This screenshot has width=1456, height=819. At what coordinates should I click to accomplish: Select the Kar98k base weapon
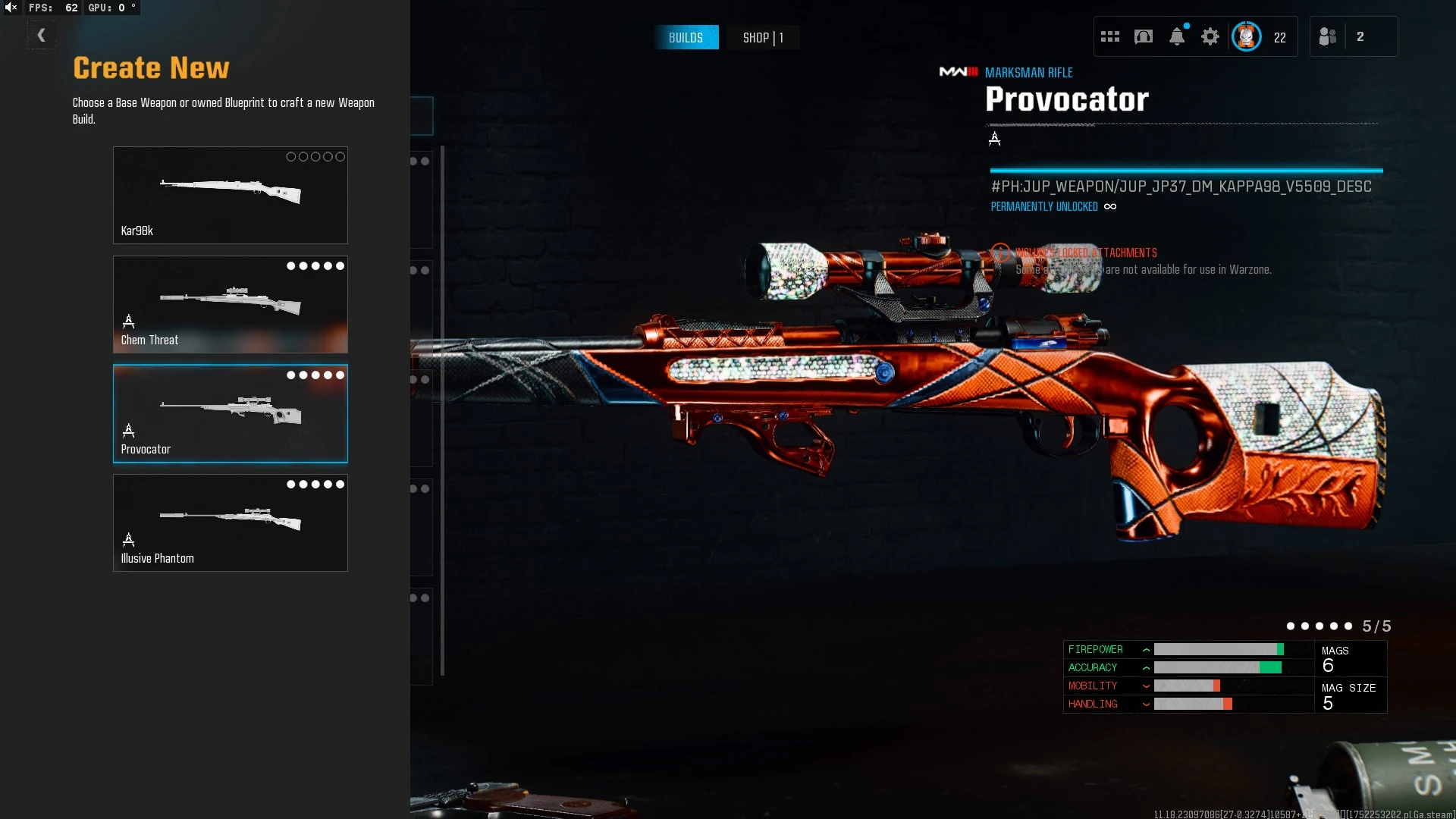tap(230, 195)
